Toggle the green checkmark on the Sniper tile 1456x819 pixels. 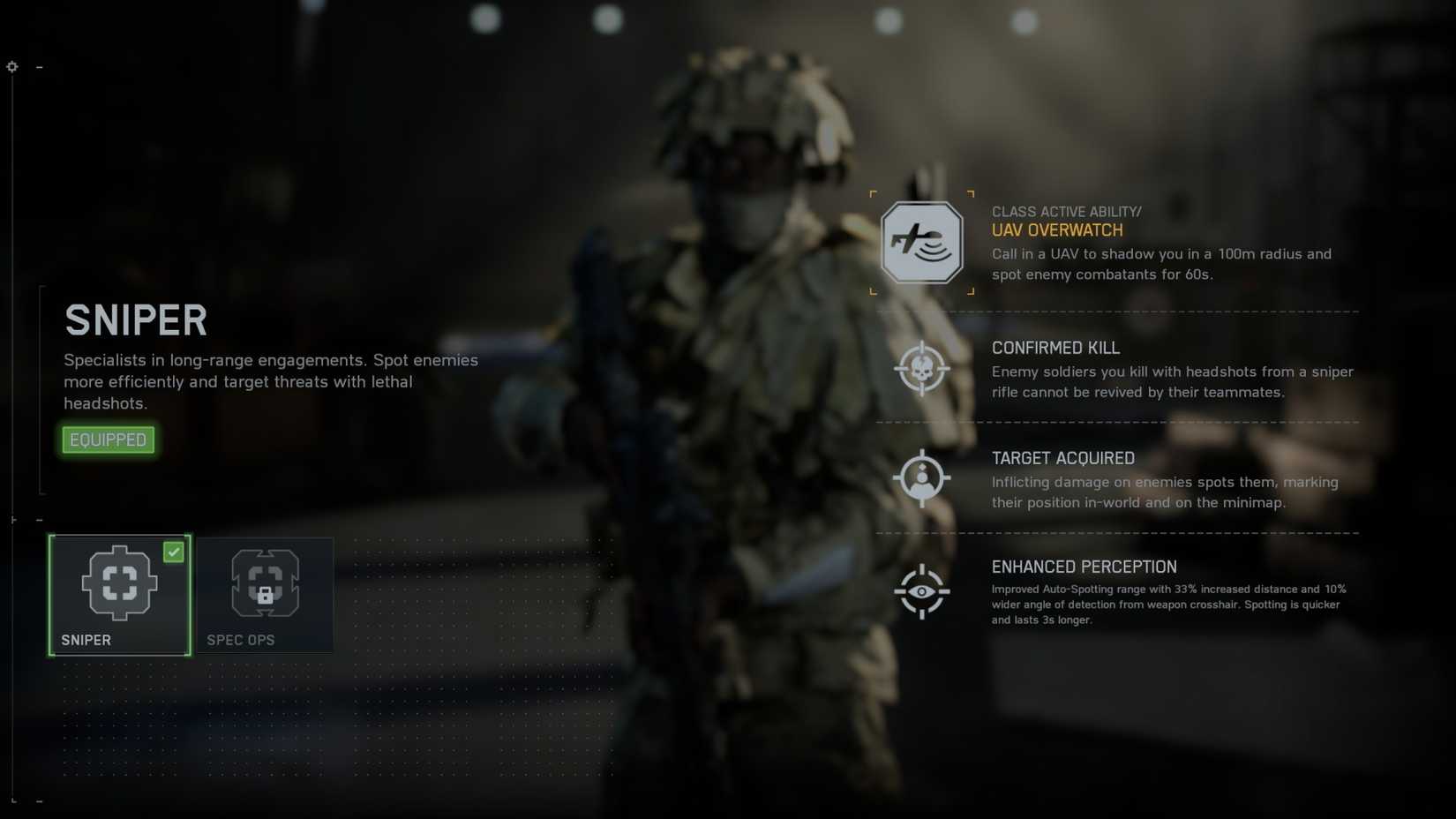[174, 552]
